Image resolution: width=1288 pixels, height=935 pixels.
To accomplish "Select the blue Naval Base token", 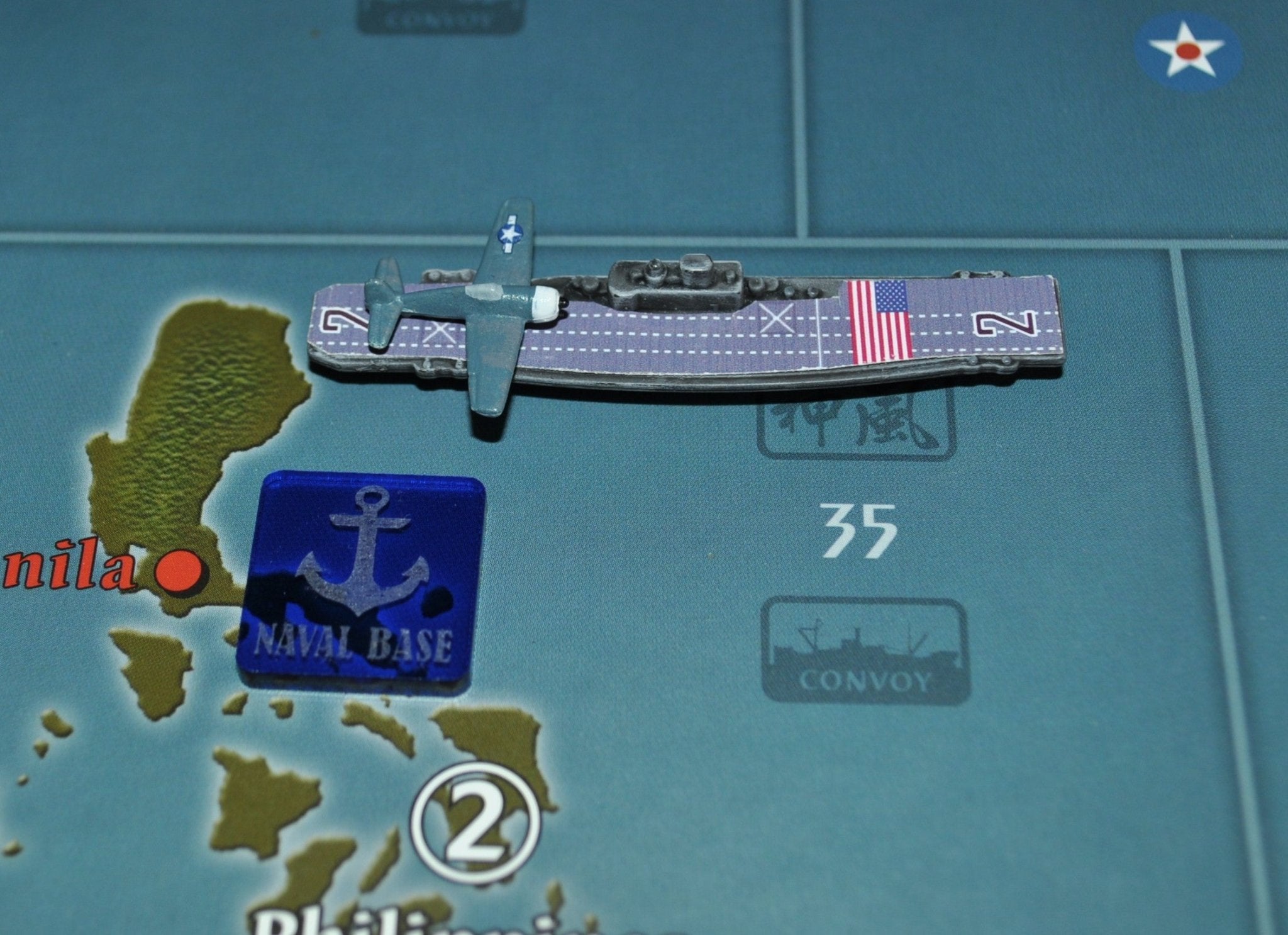I will click(x=360, y=583).
